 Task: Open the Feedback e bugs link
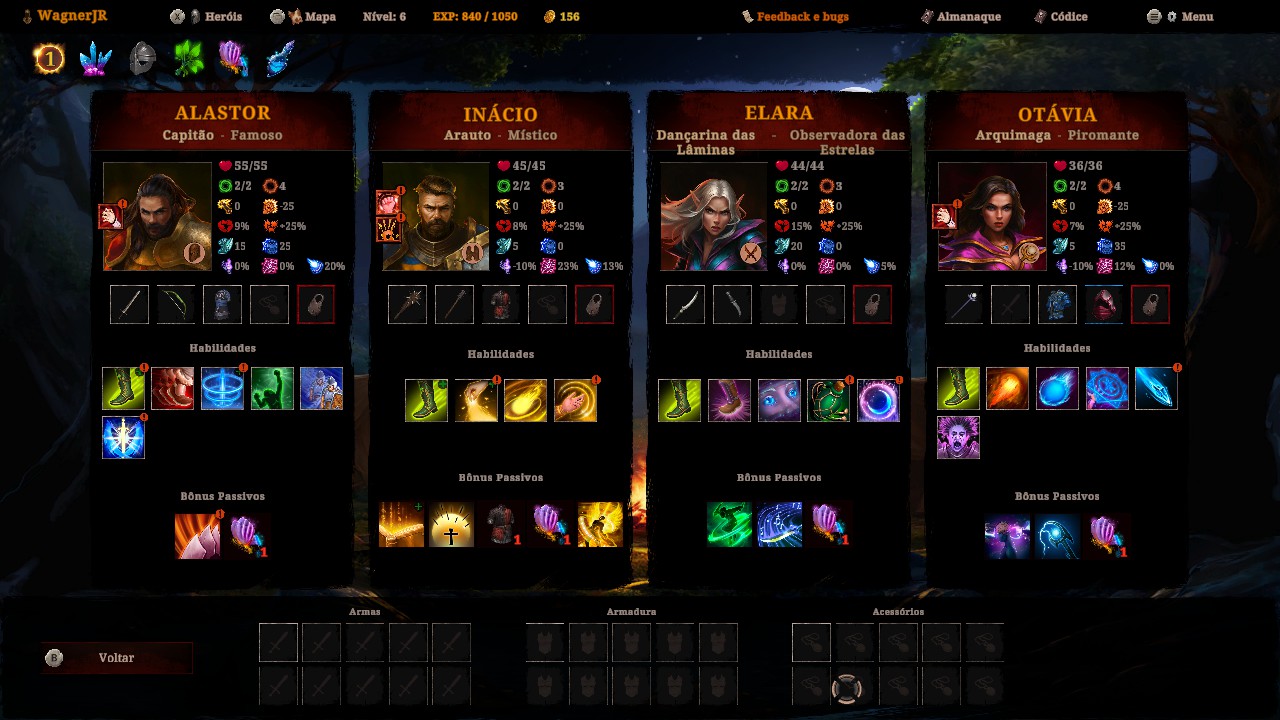(801, 17)
